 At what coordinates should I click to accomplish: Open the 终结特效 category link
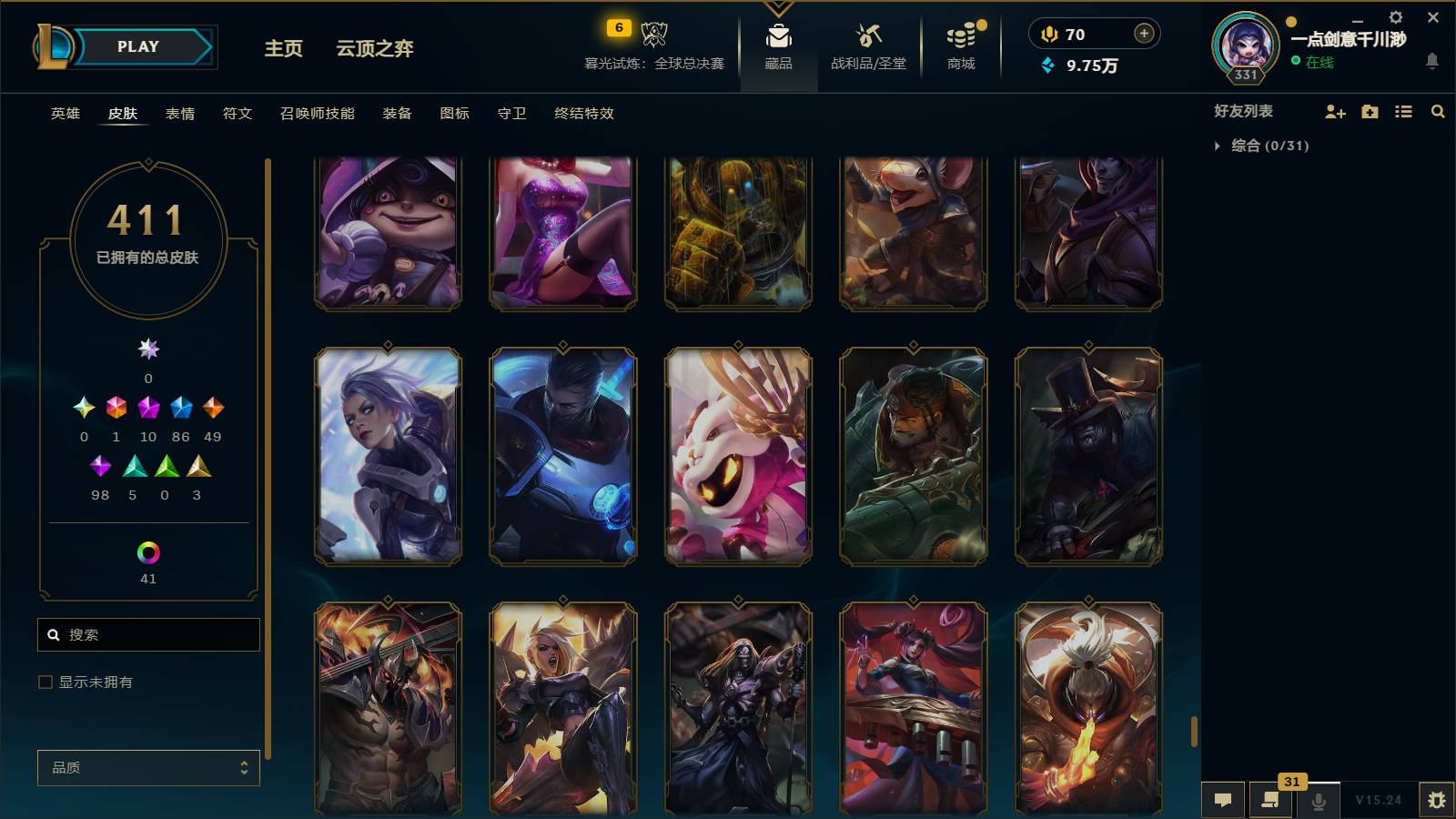coord(583,114)
